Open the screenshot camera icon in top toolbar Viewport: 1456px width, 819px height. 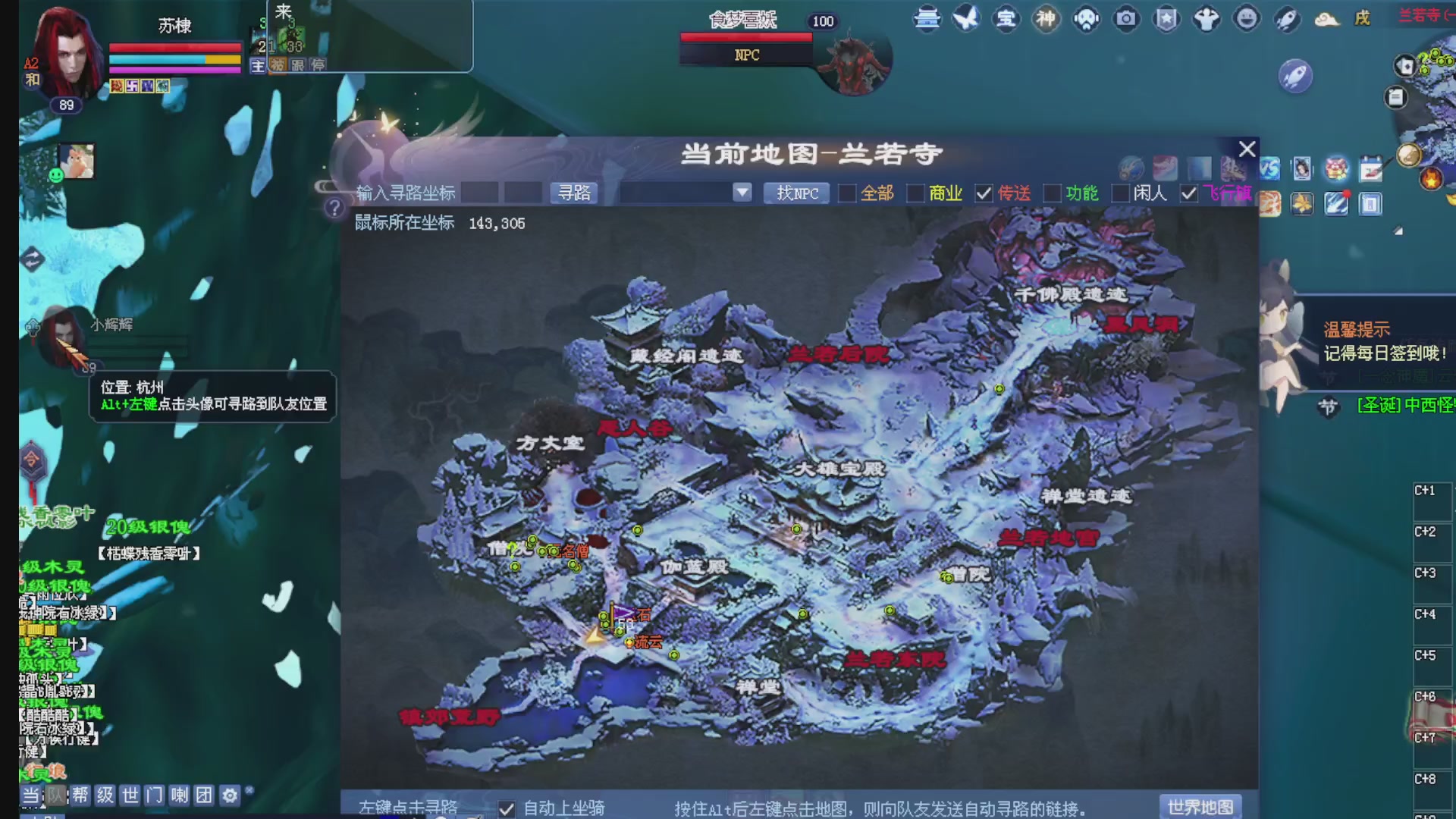(x=1126, y=20)
